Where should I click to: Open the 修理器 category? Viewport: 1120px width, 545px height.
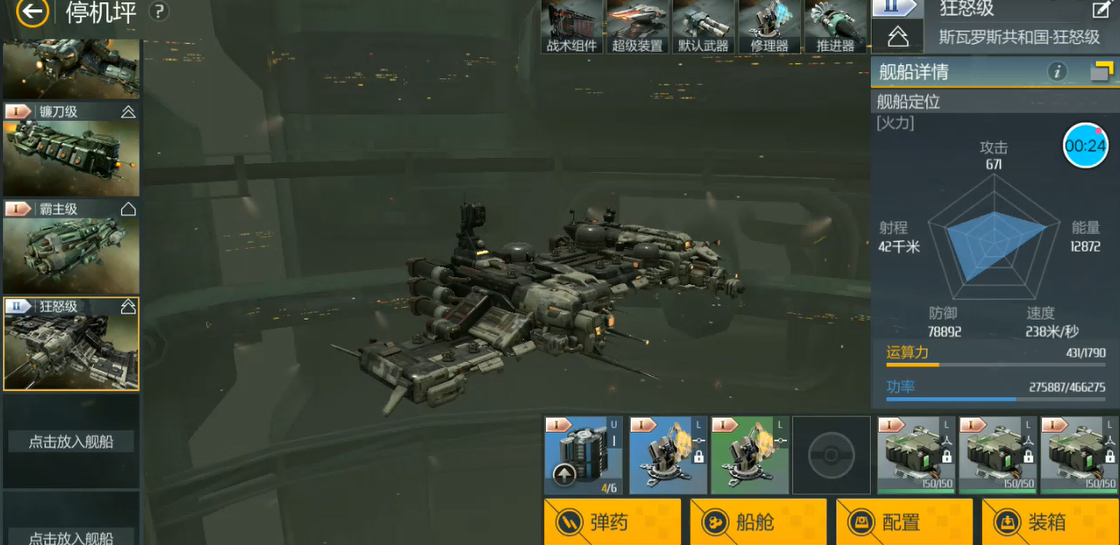pos(769,27)
